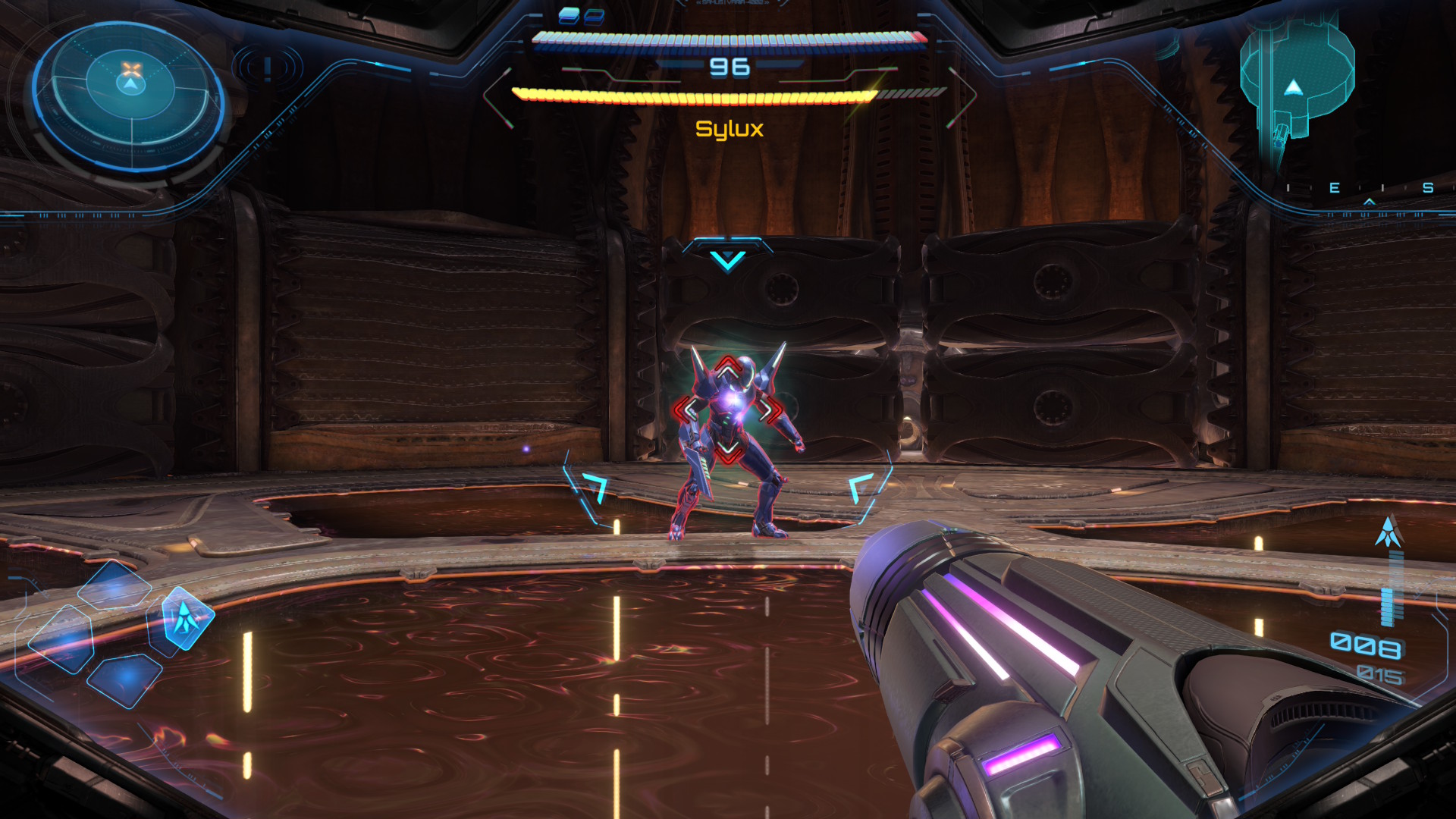Select the highlighted weapon selector diamond
1456x819 pixels.
click(x=186, y=618)
